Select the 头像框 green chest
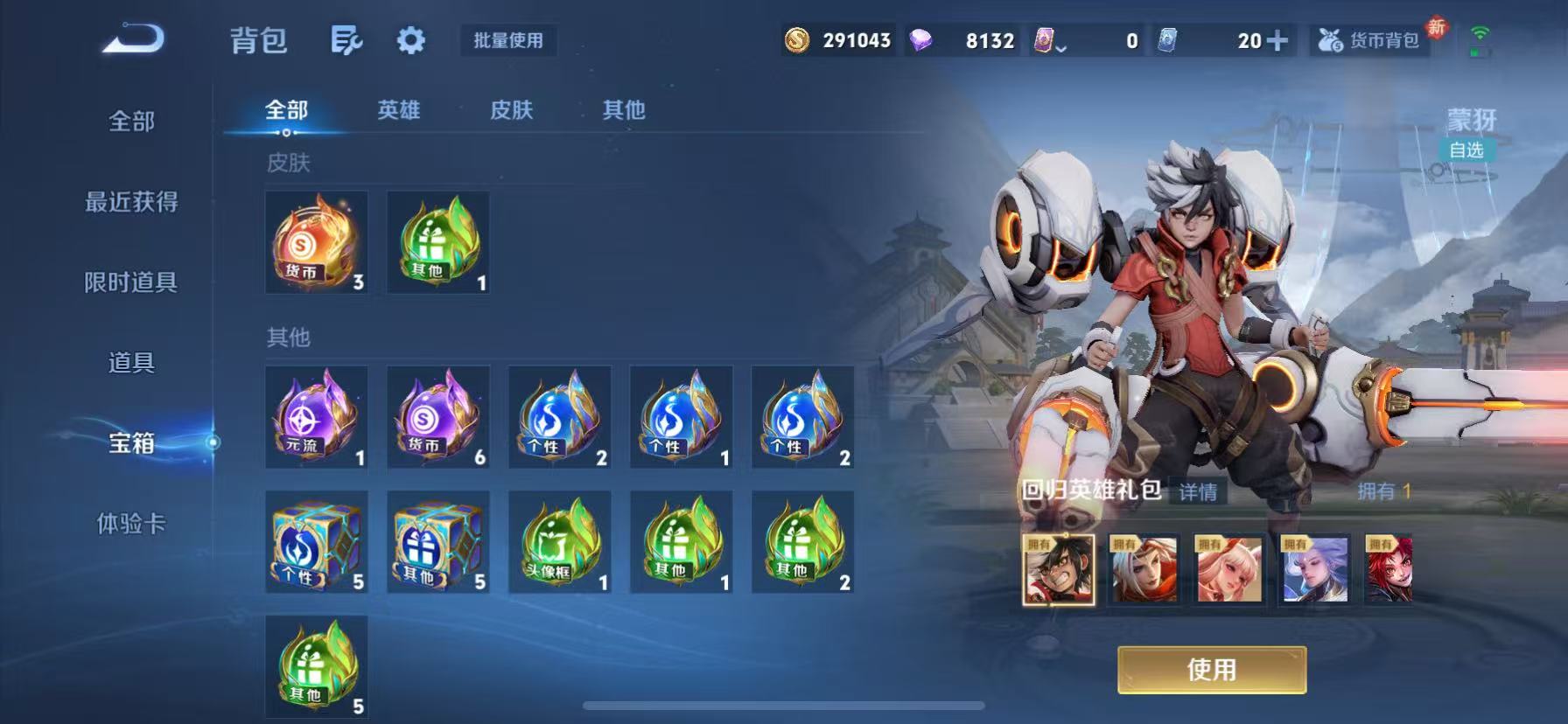Image resolution: width=1568 pixels, height=724 pixels. tap(559, 542)
